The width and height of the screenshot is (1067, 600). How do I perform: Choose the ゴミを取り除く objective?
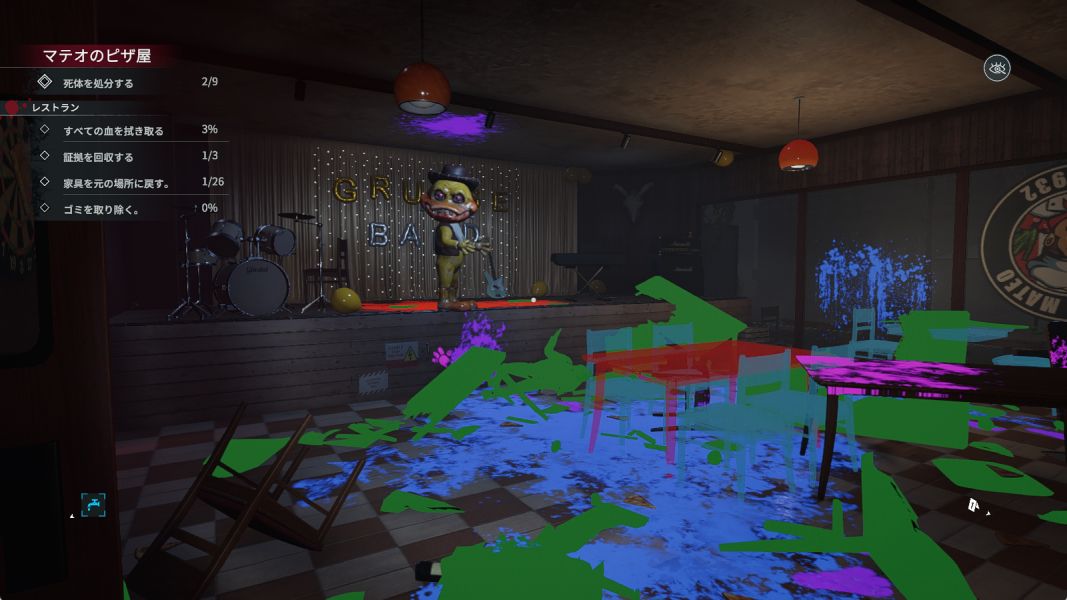click(x=100, y=209)
